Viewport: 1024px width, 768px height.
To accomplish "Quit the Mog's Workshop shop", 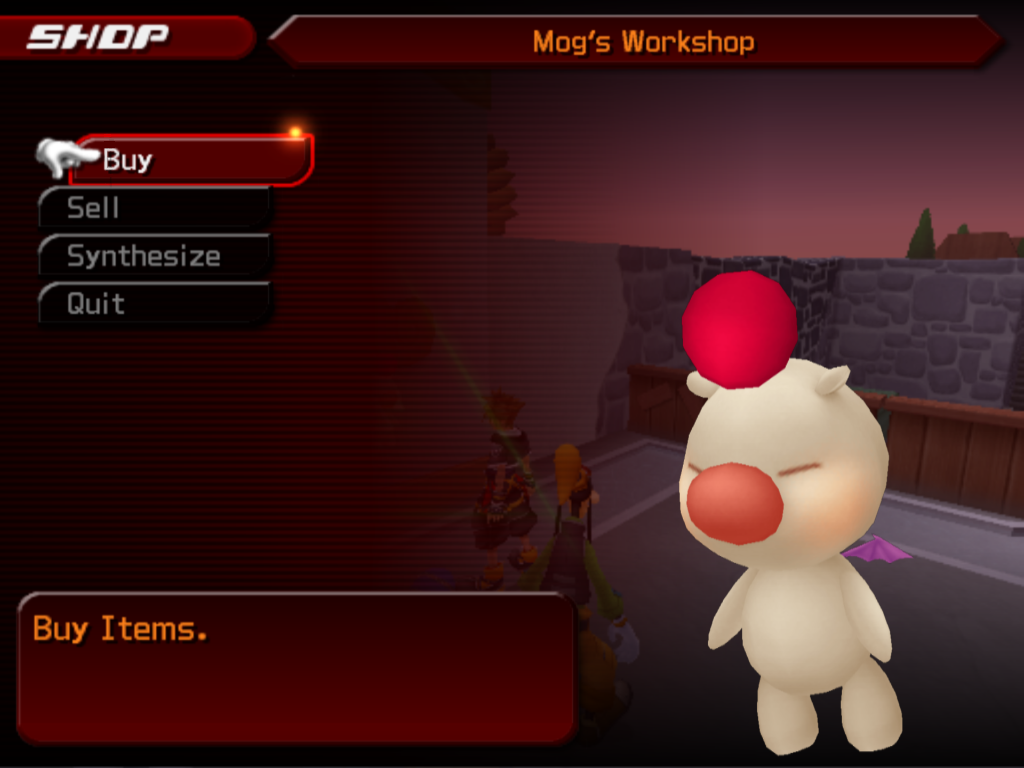I will (x=155, y=304).
